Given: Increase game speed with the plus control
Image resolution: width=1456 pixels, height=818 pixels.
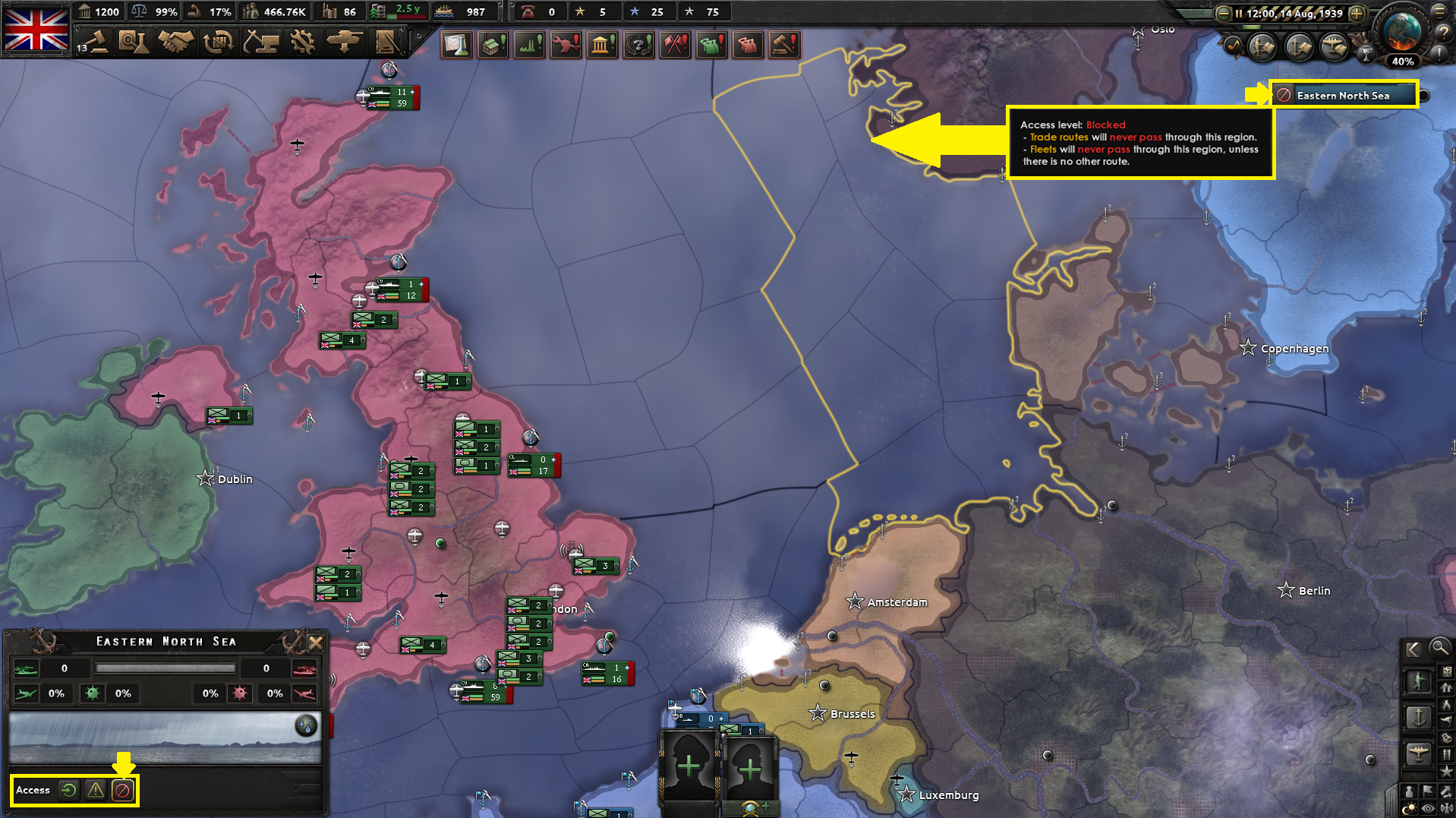Looking at the screenshot, I should [1357, 13].
